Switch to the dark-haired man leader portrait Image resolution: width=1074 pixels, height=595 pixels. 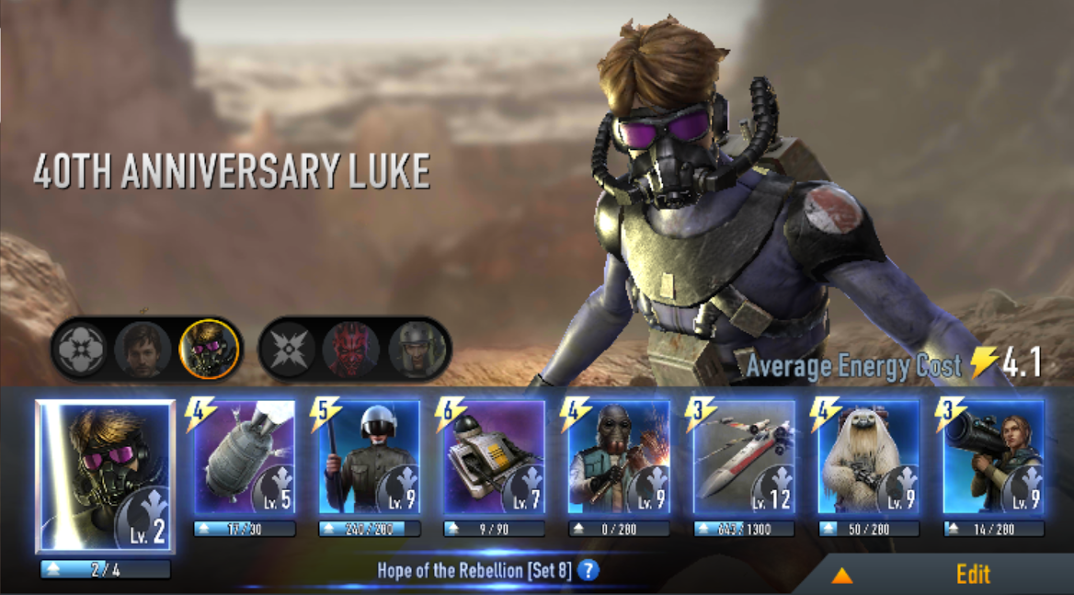[x=143, y=350]
